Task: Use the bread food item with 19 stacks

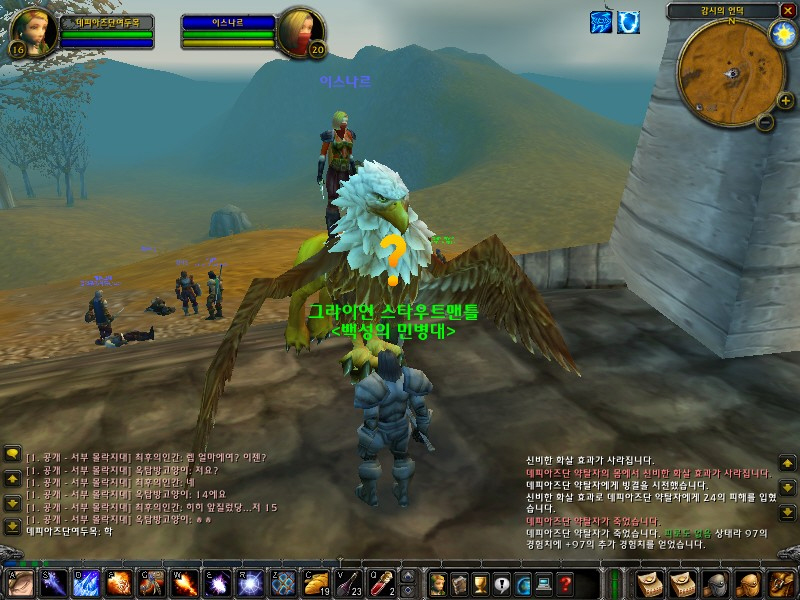Action: [x=316, y=582]
